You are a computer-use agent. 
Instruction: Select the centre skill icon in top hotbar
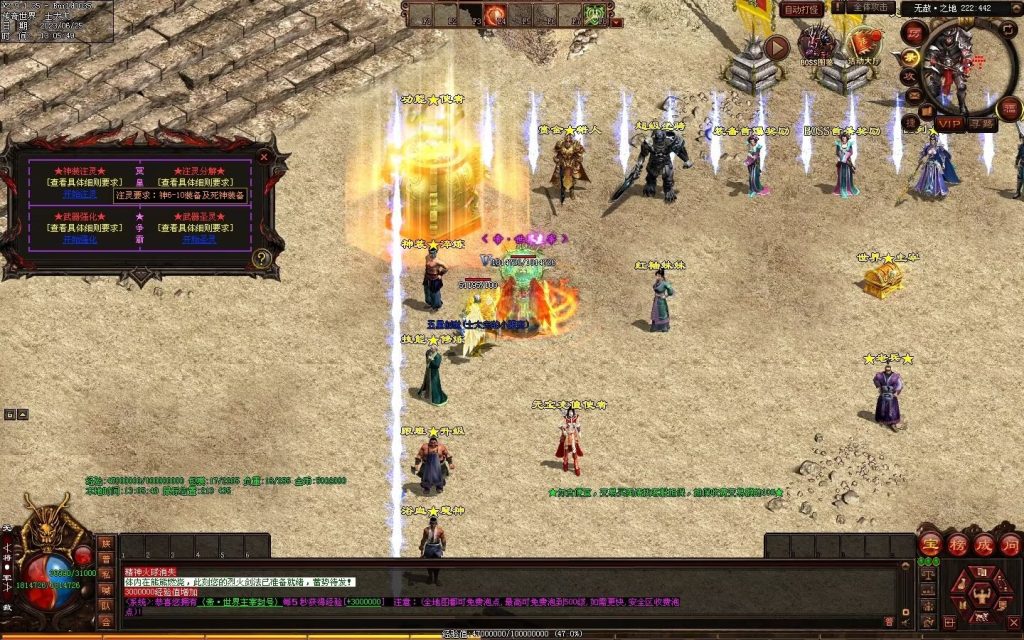click(x=496, y=14)
